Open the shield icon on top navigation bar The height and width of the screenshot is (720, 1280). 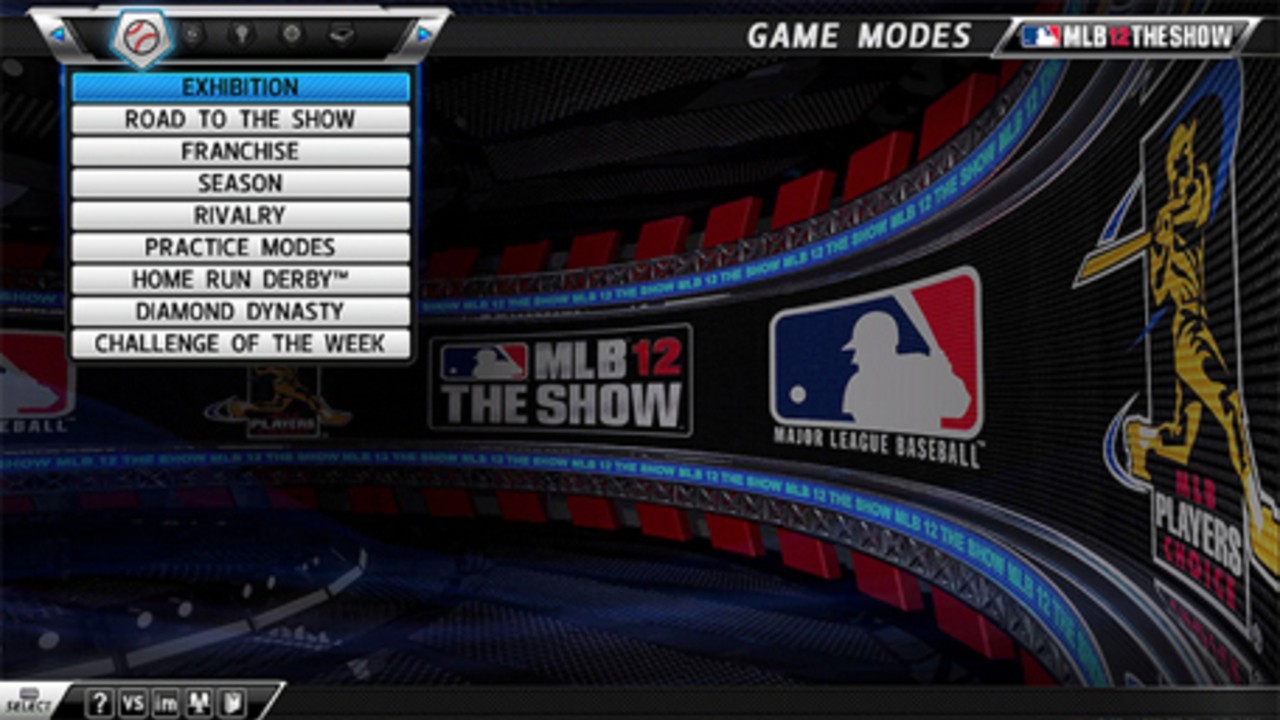tap(192, 33)
